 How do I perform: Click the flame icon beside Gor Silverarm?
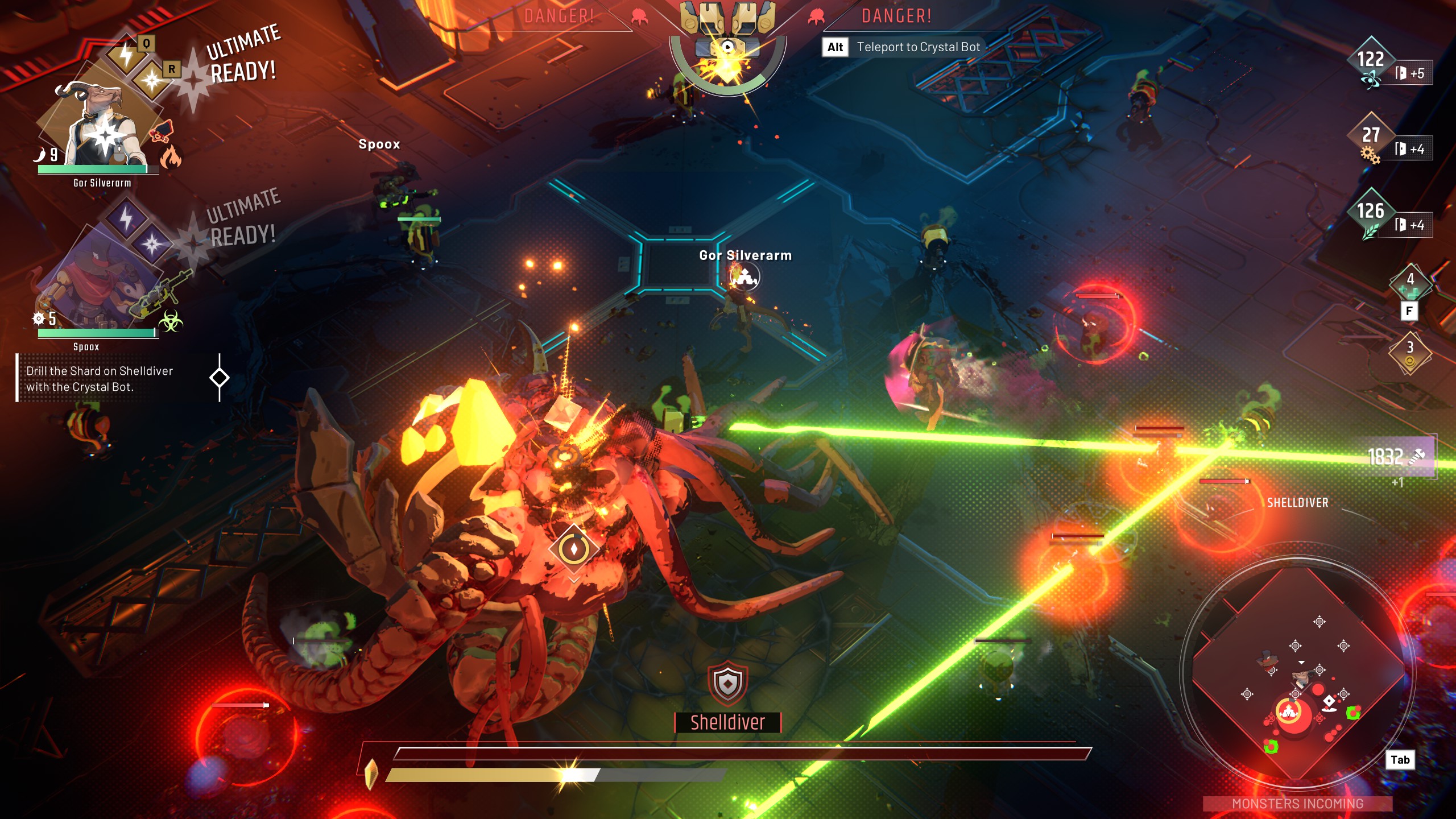[170, 156]
